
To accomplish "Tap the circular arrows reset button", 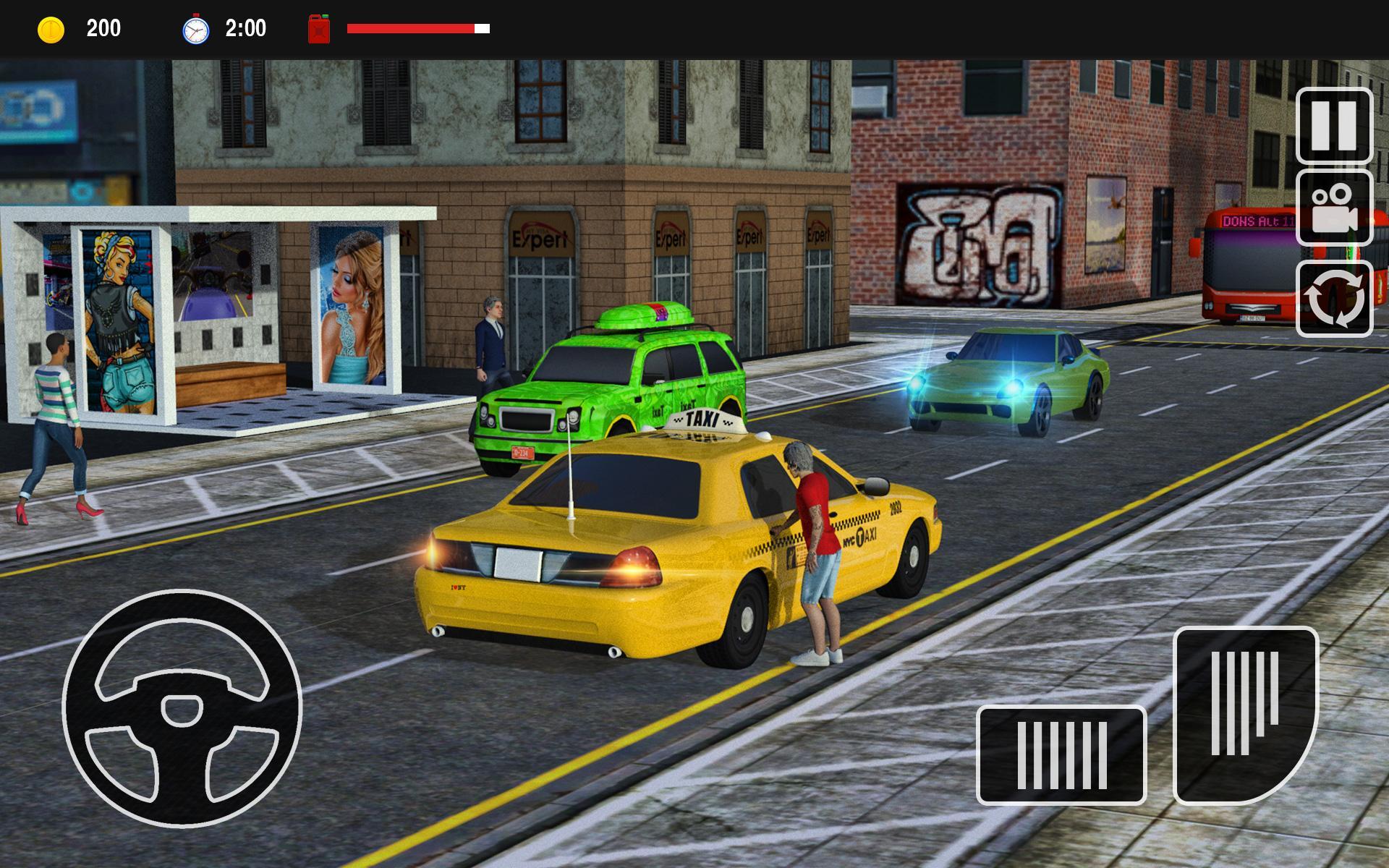I will point(1334,299).
